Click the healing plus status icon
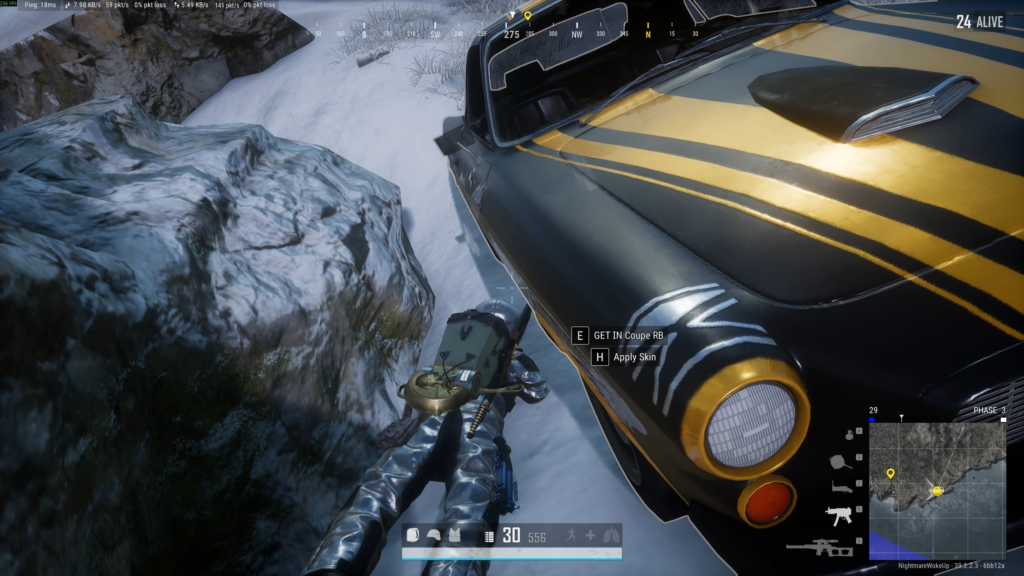1024x576 pixels. 591,536
